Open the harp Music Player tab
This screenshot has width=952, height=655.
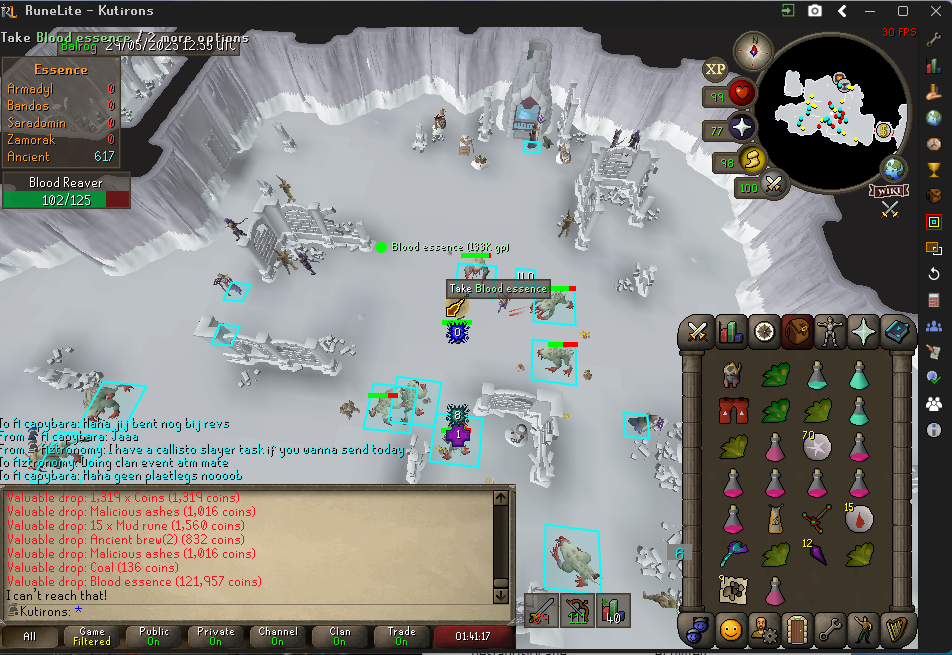point(896,630)
